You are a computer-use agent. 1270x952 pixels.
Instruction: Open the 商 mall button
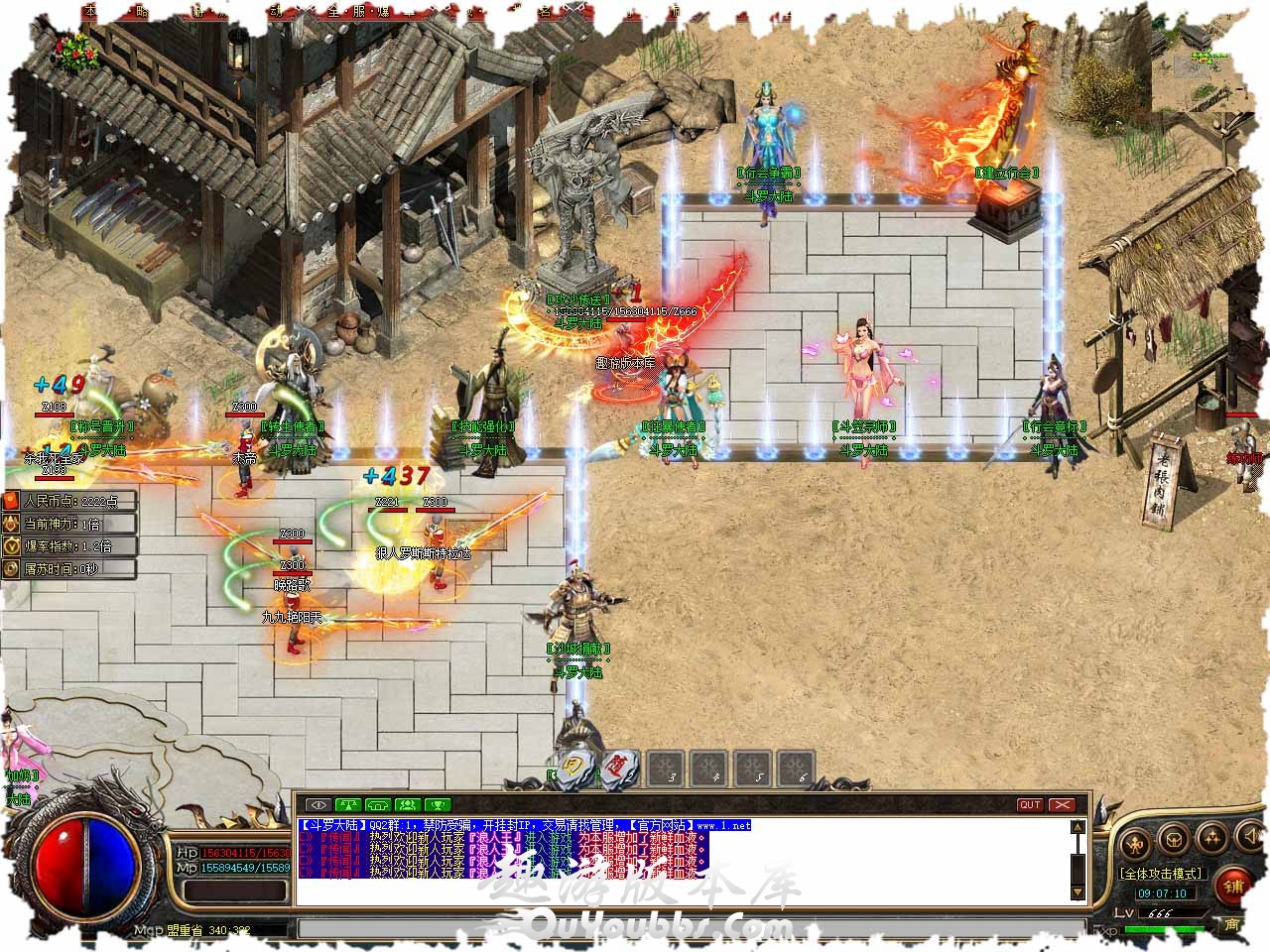coord(1232,924)
